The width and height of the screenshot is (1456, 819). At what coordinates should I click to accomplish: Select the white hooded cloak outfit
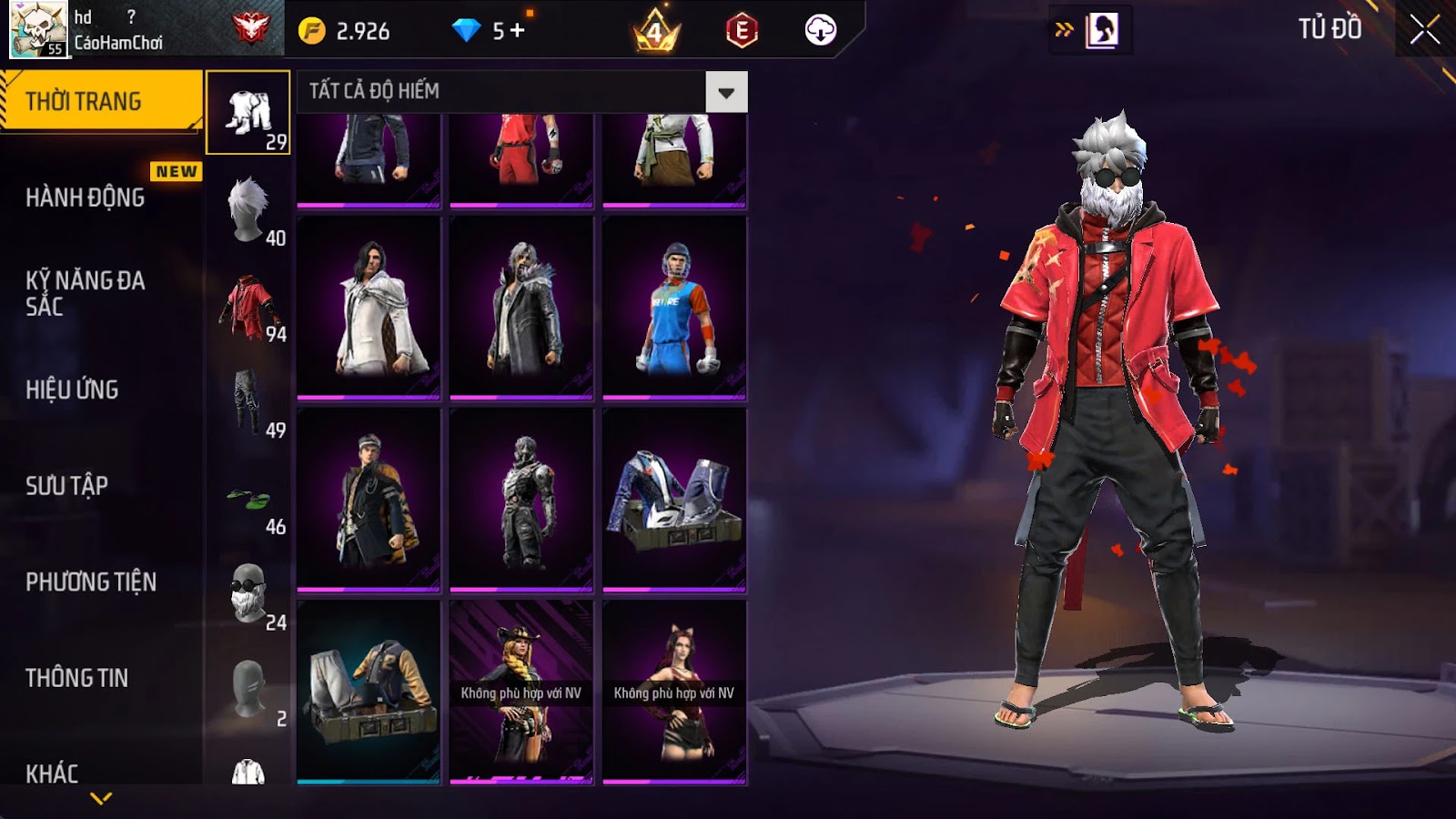369,308
